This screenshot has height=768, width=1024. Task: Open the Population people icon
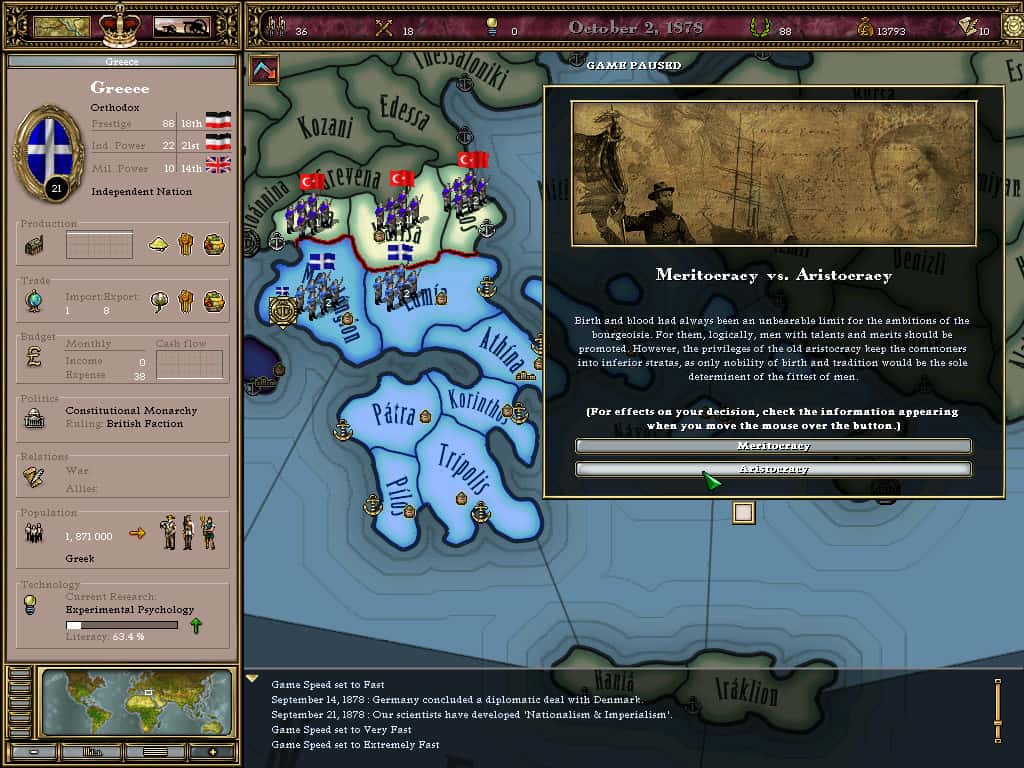[34, 534]
